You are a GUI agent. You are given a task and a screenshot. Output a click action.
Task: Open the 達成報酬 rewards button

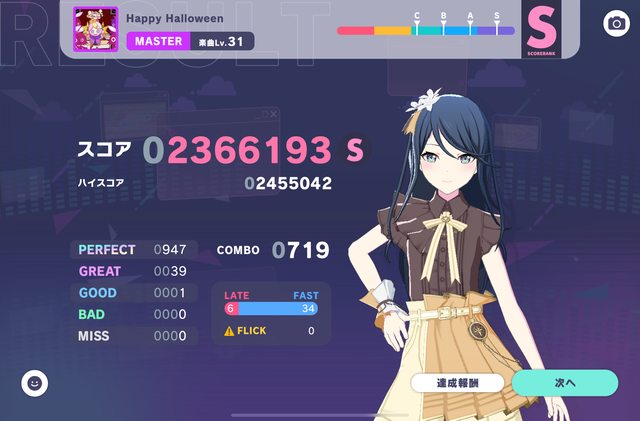[457, 383]
